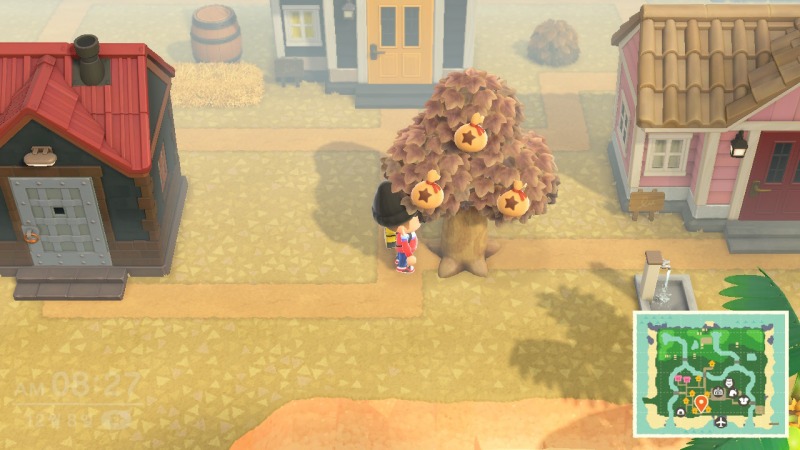Open the island minimap
Screen dimensions: 800x450
(710, 374)
